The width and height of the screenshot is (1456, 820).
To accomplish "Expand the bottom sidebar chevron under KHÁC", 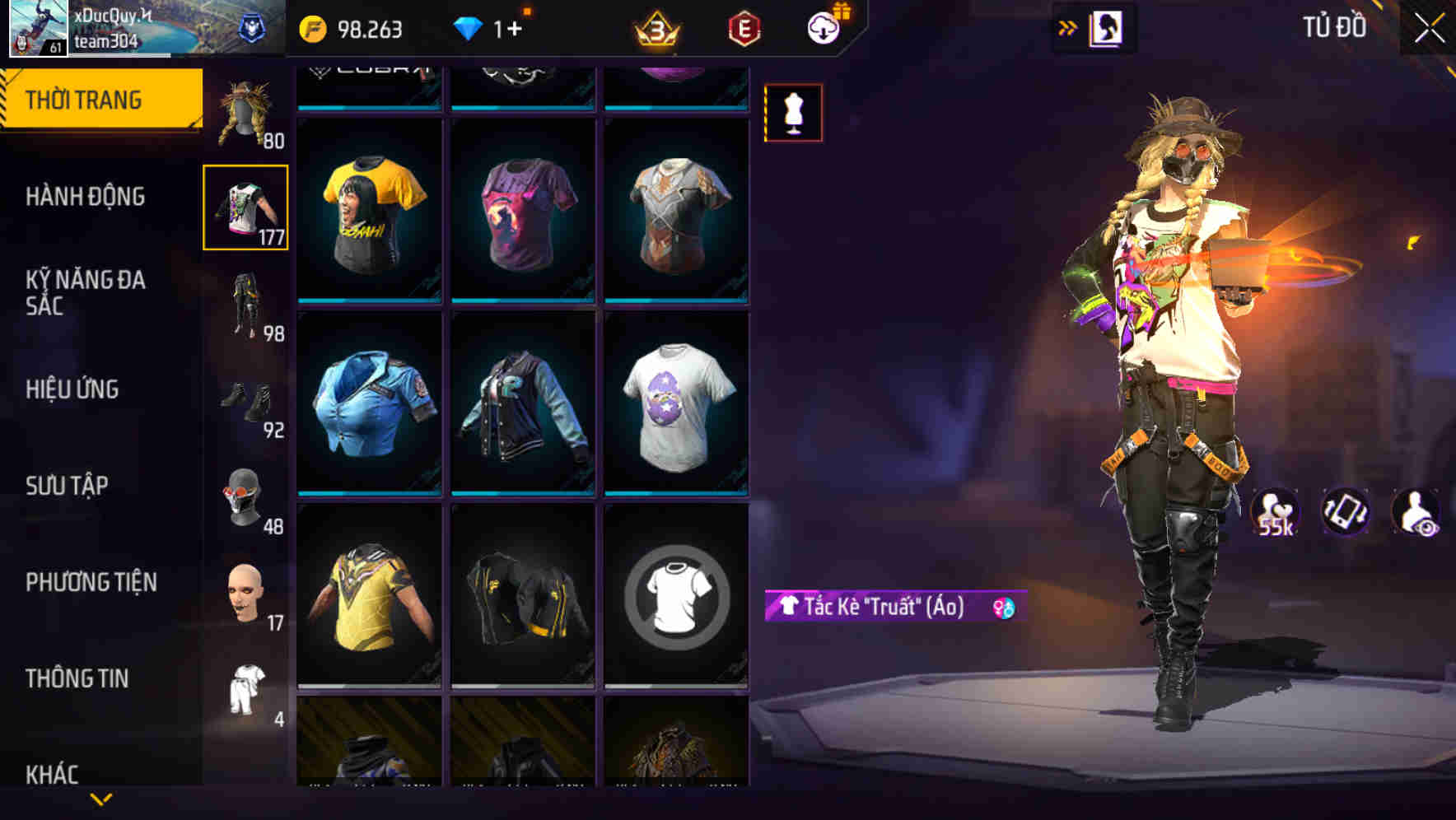I will [101, 798].
